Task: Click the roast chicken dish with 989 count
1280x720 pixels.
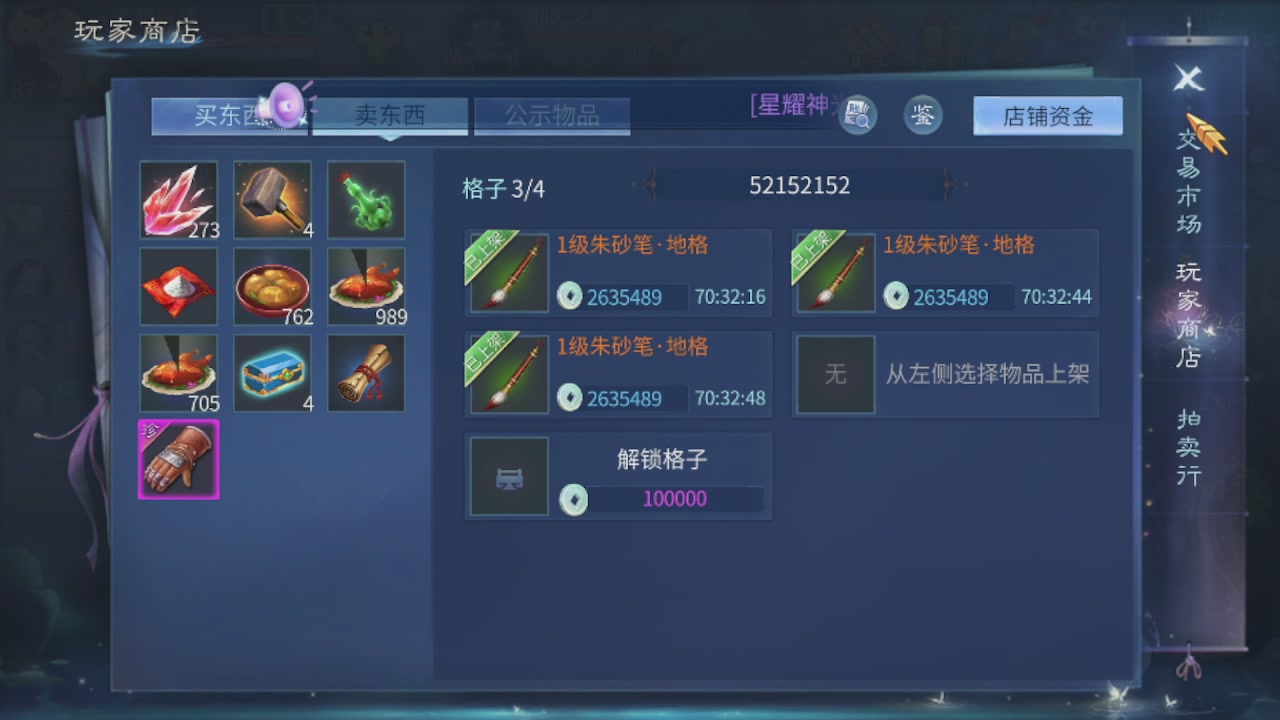Action: click(x=366, y=286)
